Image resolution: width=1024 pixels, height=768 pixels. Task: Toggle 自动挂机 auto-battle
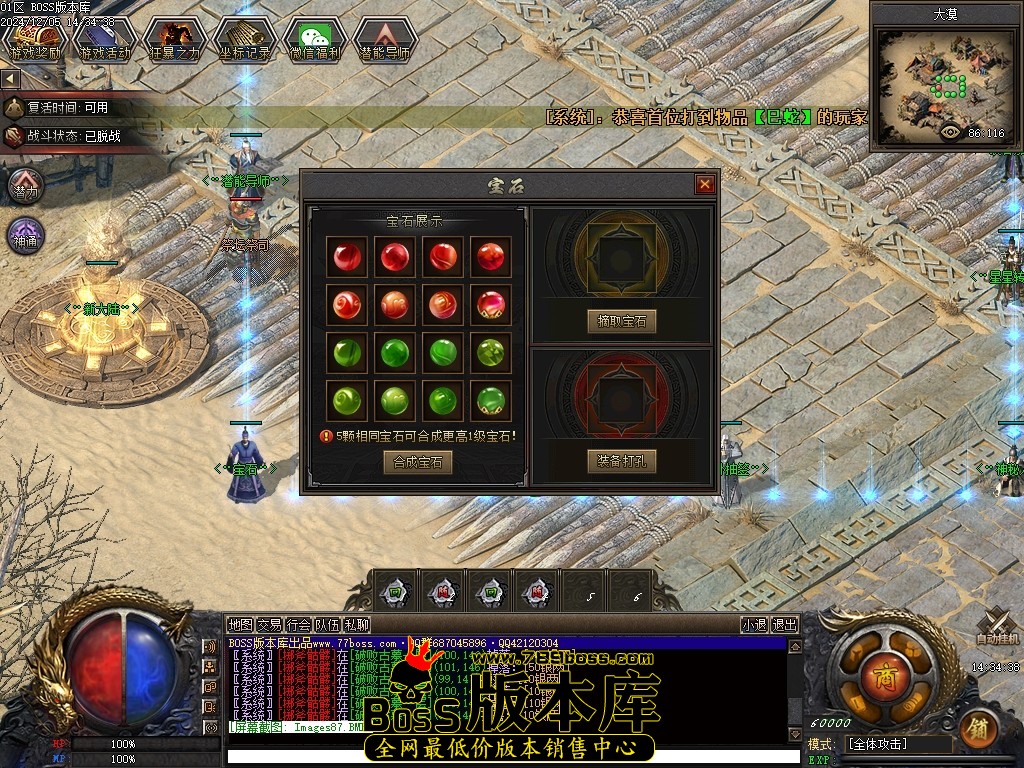(997, 626)
